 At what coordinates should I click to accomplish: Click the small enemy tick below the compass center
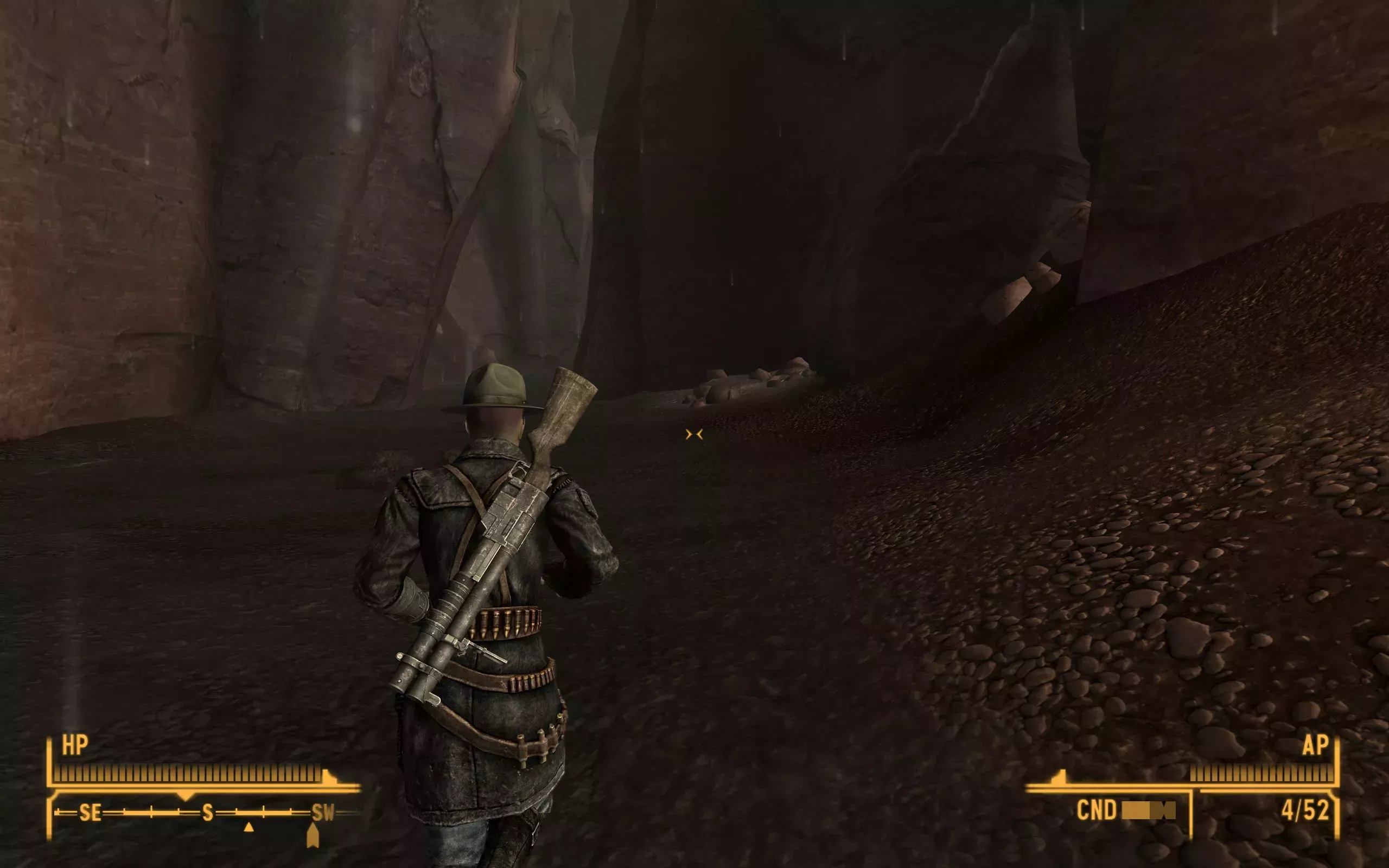point(249,829)
